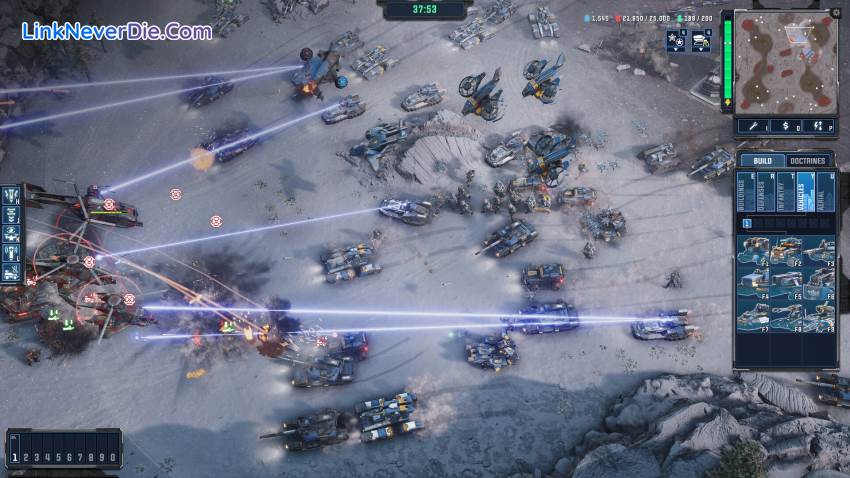Switch to the Doctrines tab

808,161
